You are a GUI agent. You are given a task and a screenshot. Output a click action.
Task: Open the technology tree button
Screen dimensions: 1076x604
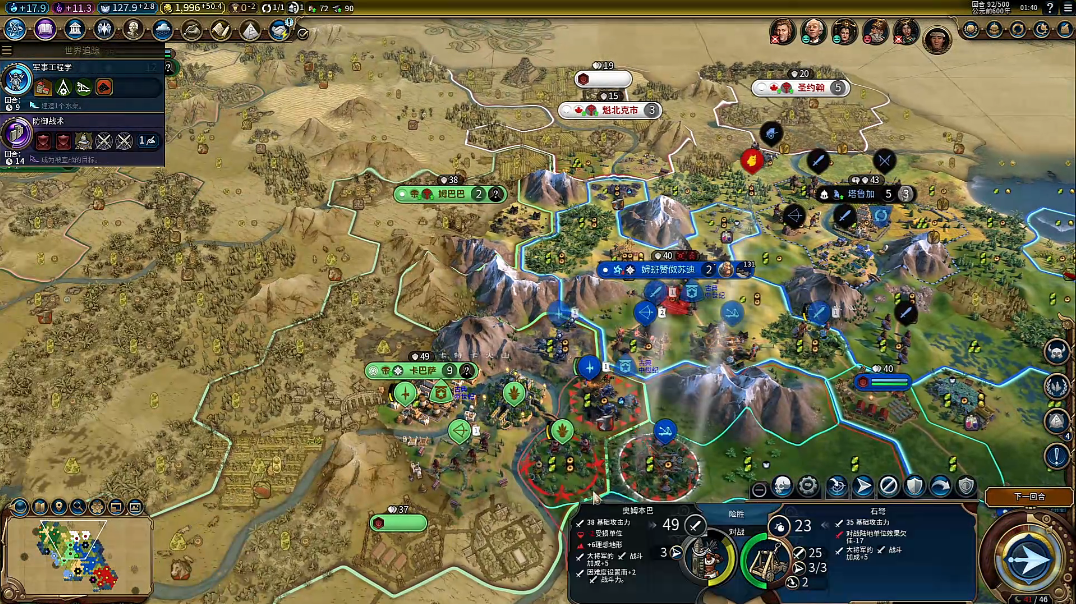[15, 29]
